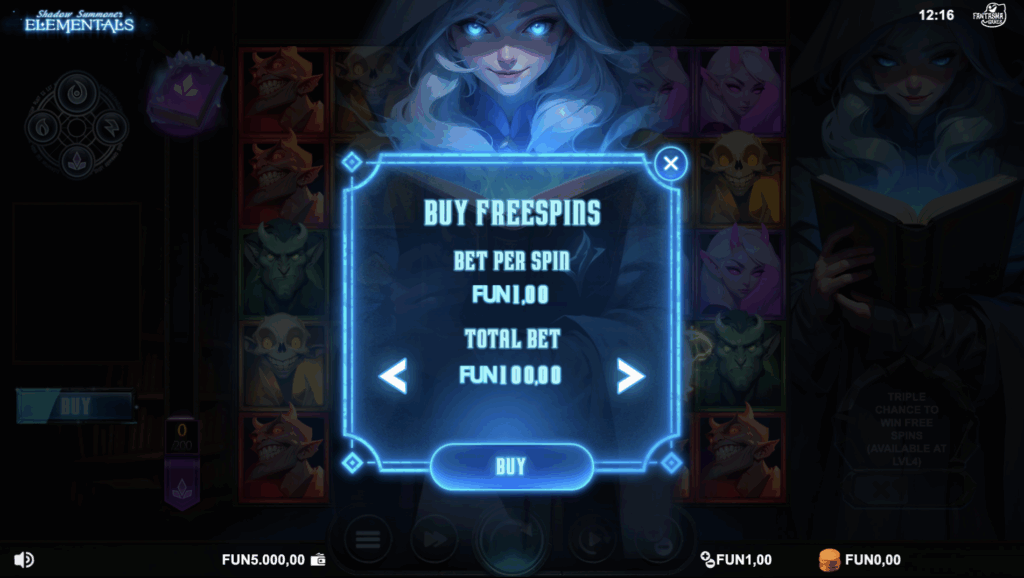Open the autoplay control
The width and height of the screenshot is (1024, 578).
pos(592,539)
